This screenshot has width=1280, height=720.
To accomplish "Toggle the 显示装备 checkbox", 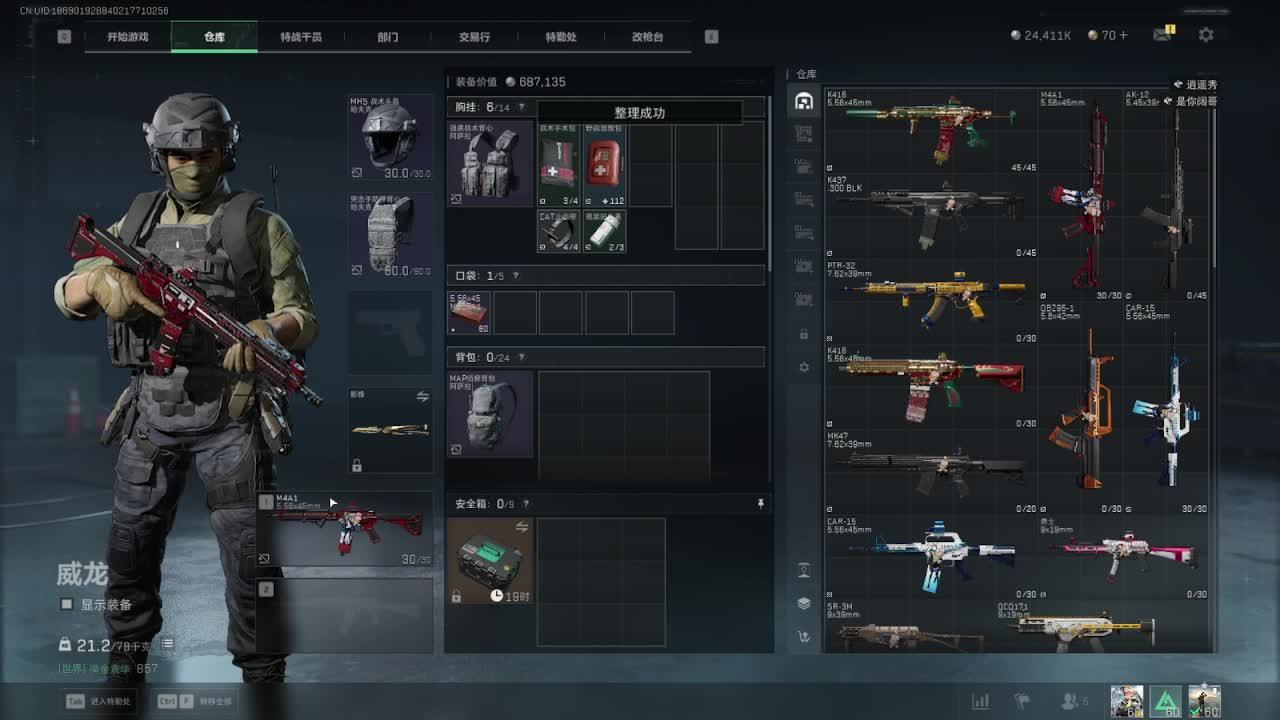I will [x=67, y=604].
